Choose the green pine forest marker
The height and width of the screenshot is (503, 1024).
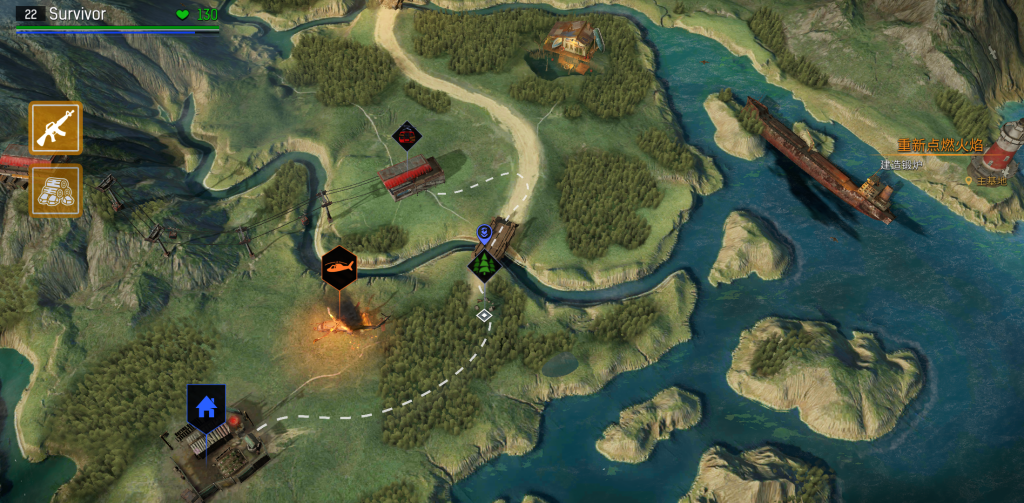(485, 265)
